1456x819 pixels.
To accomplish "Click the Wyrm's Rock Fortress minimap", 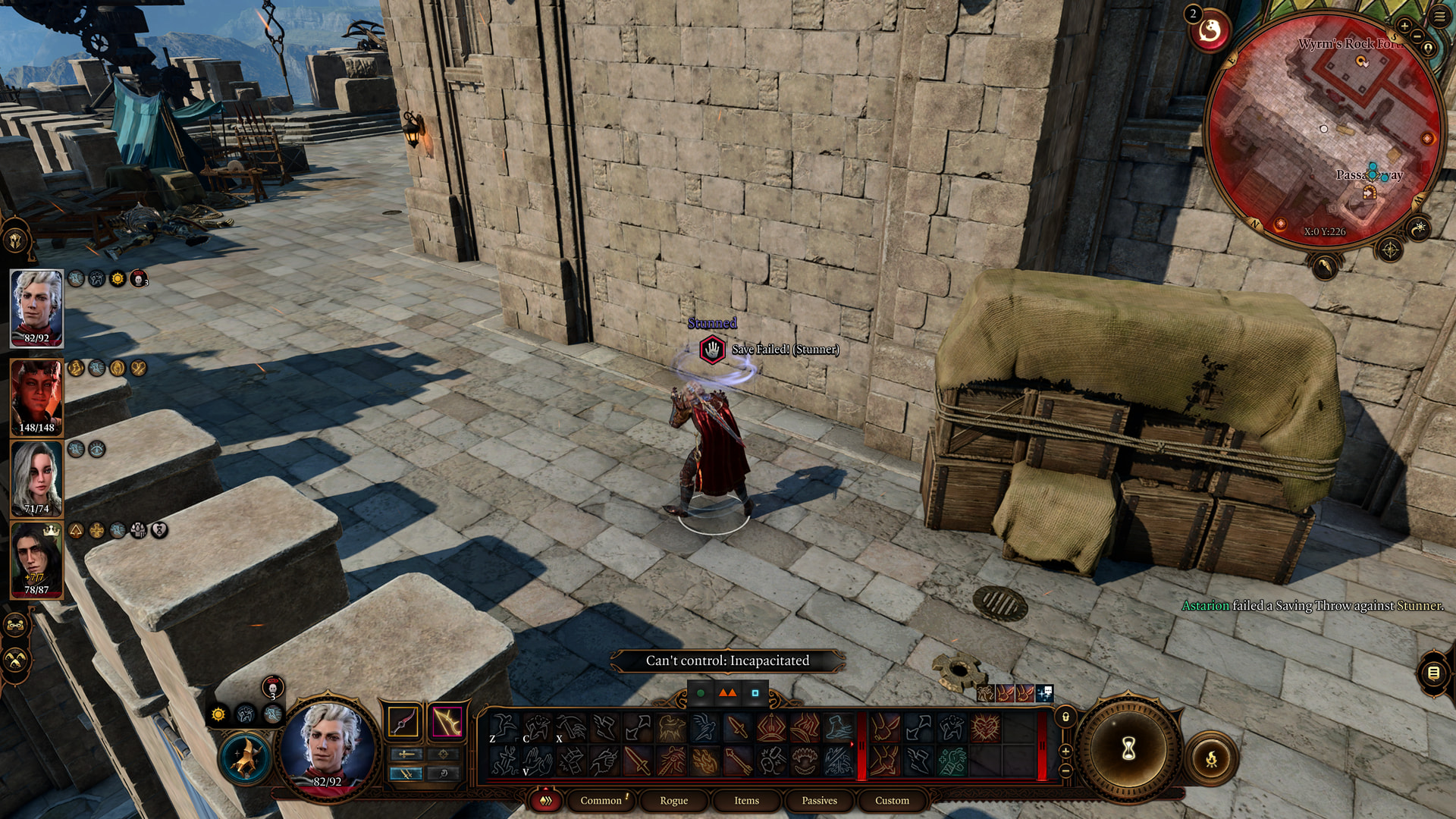I will click(x=1323, y=129).
